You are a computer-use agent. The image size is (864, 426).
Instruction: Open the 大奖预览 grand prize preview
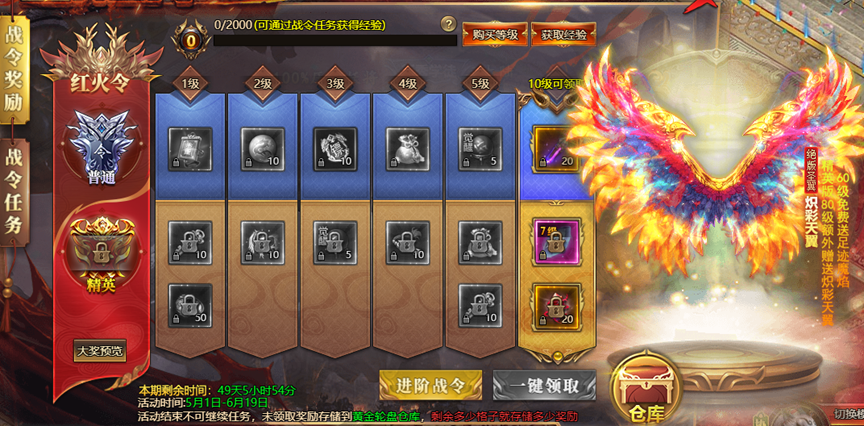(x=101, y=351)
